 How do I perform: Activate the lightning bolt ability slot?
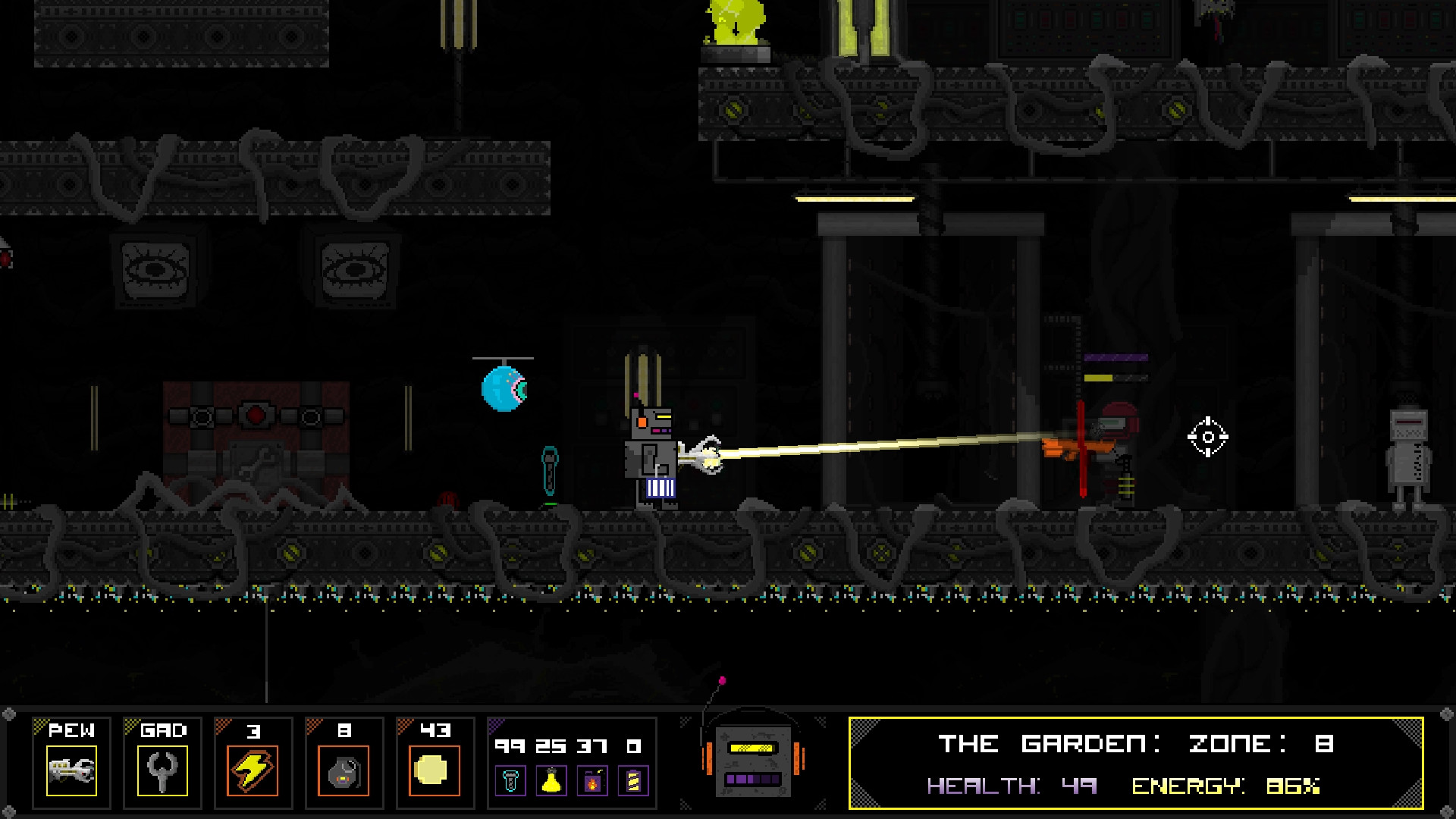[x=253, y=770]
